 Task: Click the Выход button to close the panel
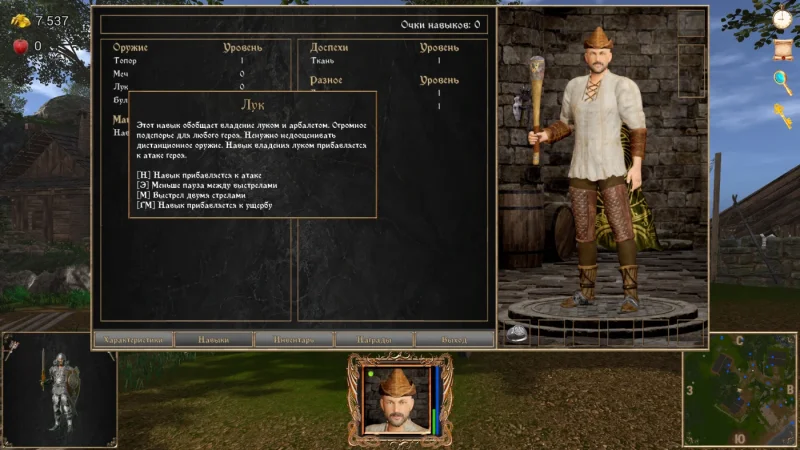pyautogui.click(x=454, y=339)
